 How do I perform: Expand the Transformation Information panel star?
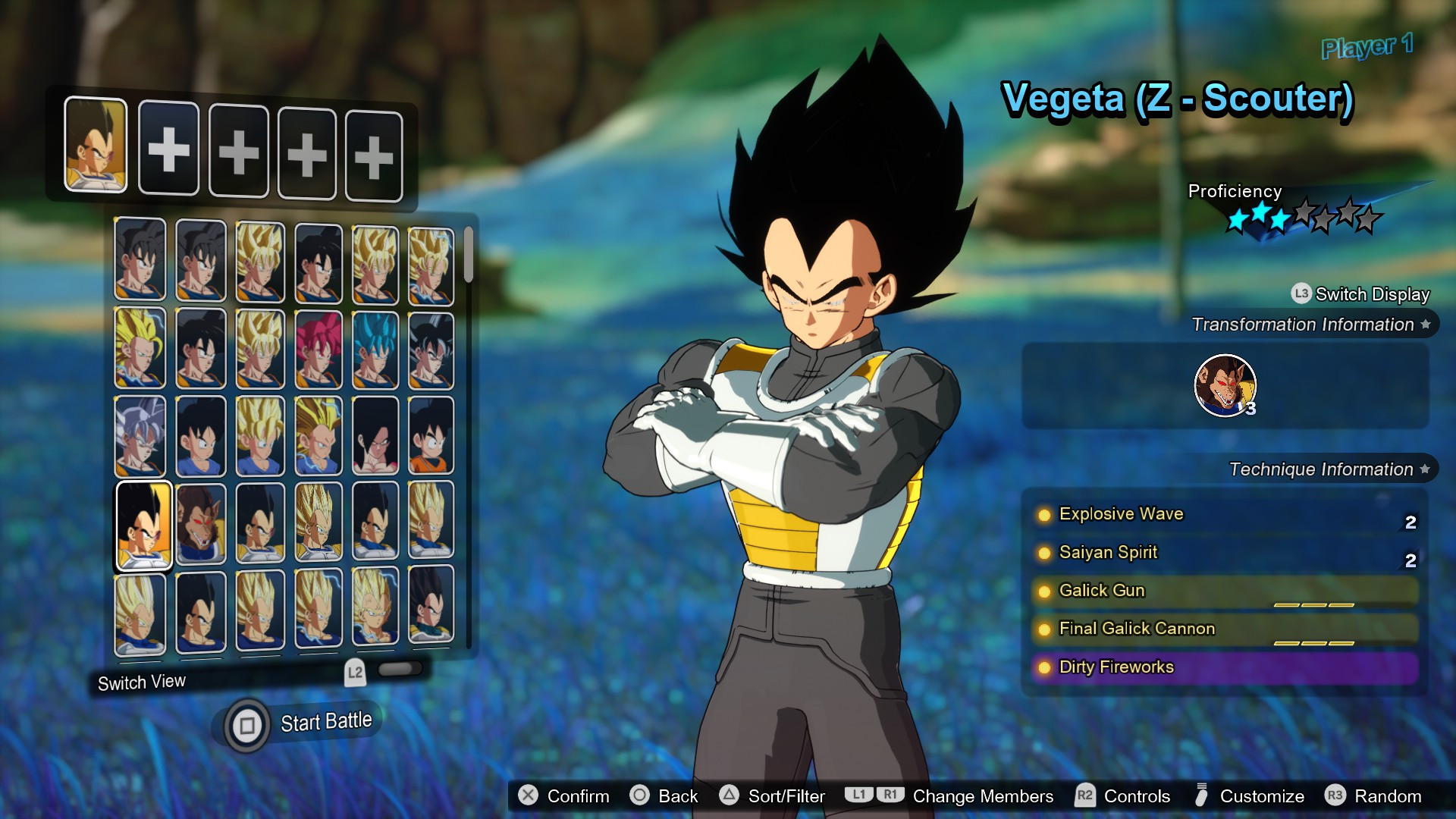coord(1424,324)
